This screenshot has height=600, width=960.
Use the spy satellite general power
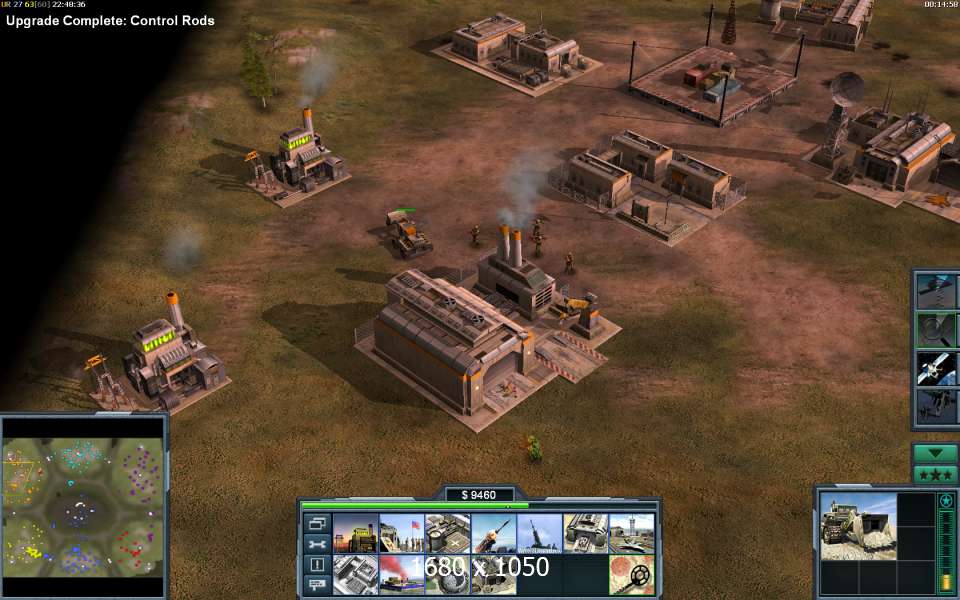click(x=937, y=367)
